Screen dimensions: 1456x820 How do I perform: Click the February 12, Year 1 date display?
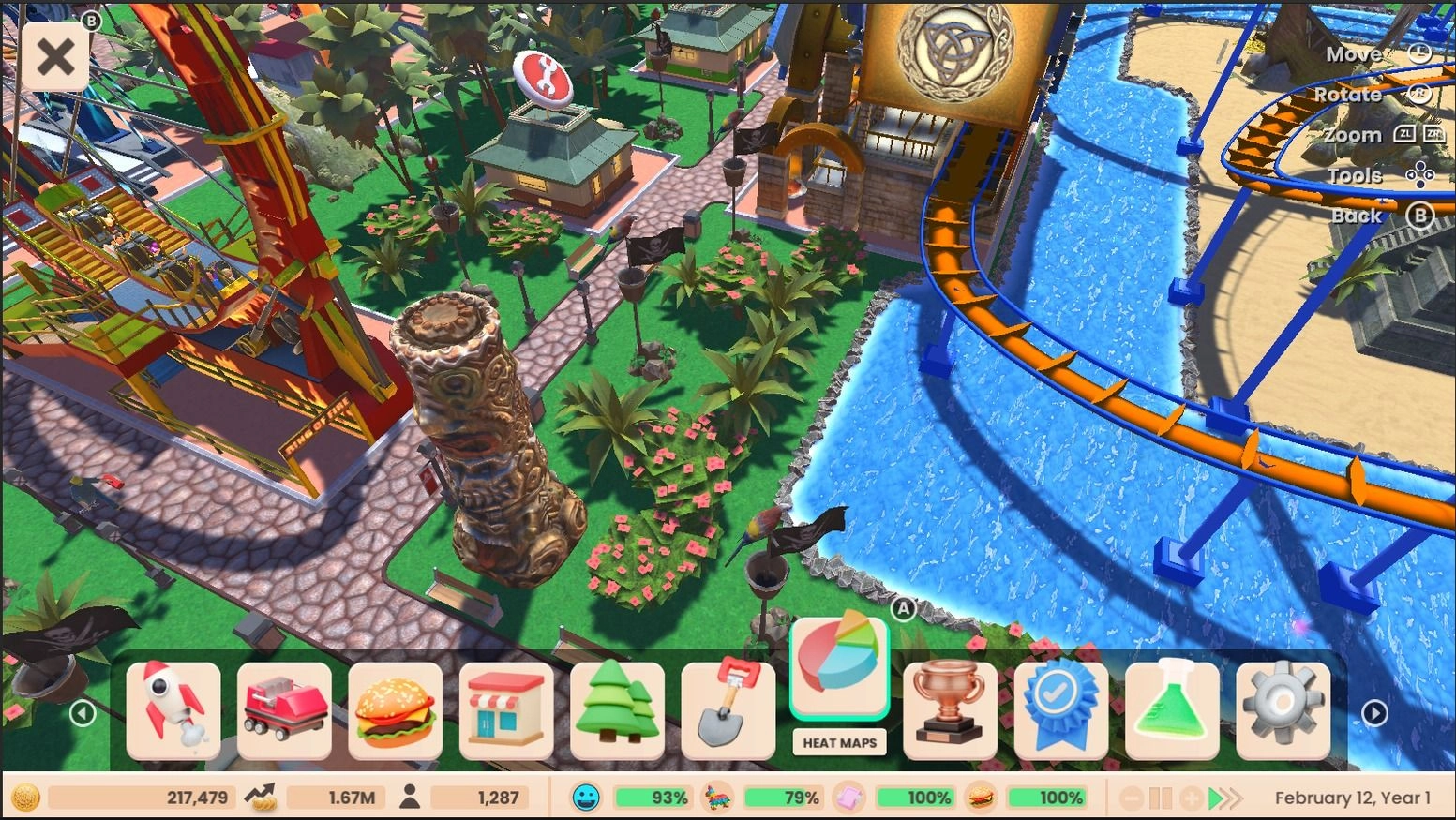point(1351,798)
